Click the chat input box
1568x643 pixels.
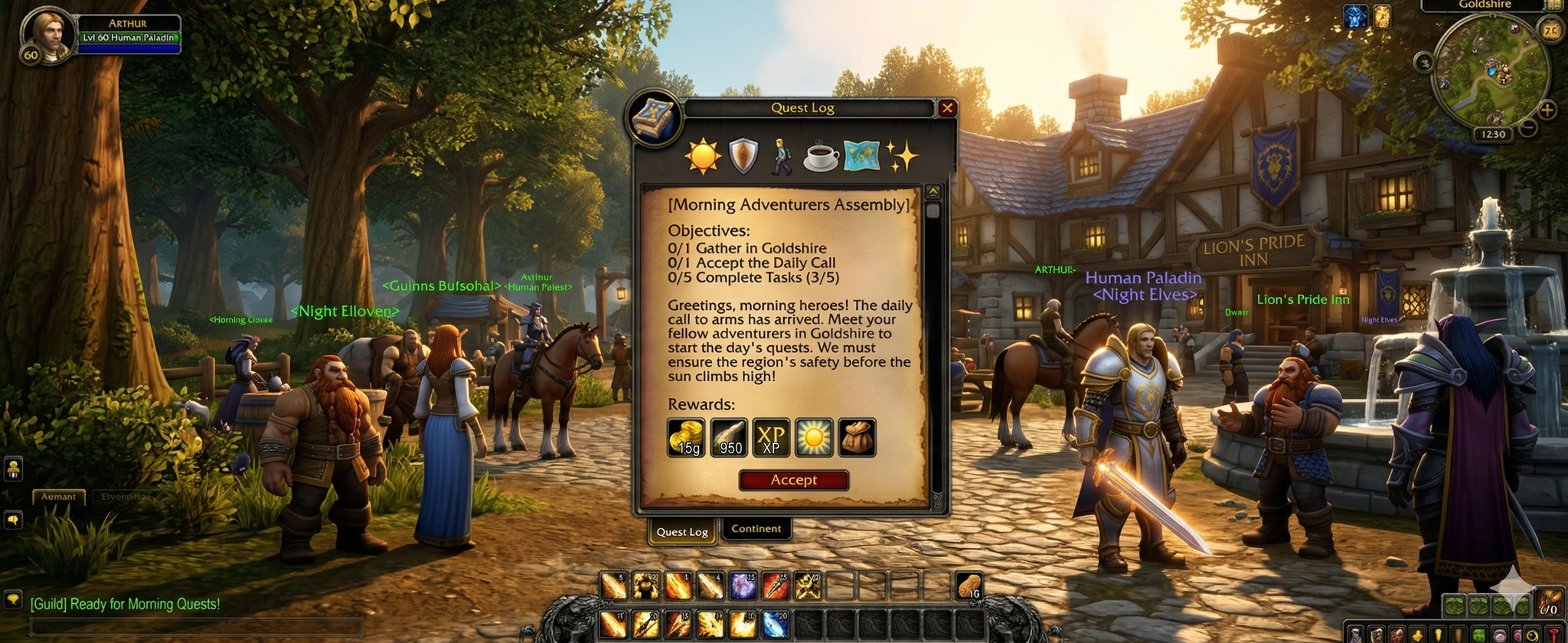195,627
